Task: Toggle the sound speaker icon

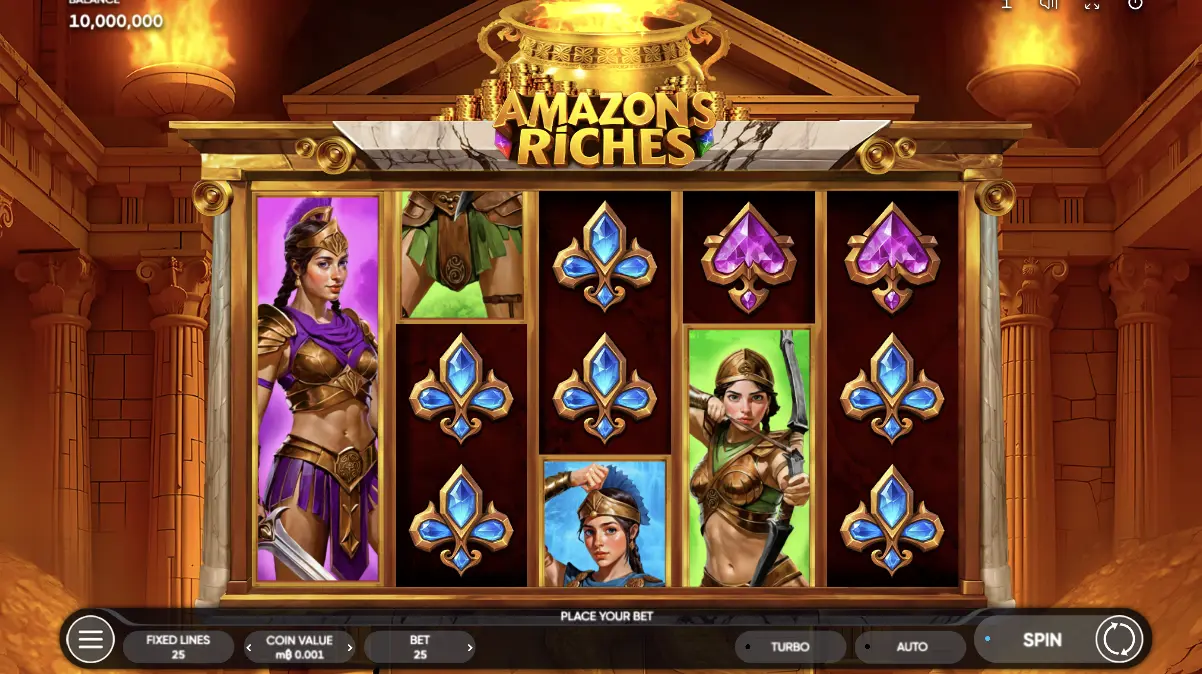Action: tap(1049, 4)
